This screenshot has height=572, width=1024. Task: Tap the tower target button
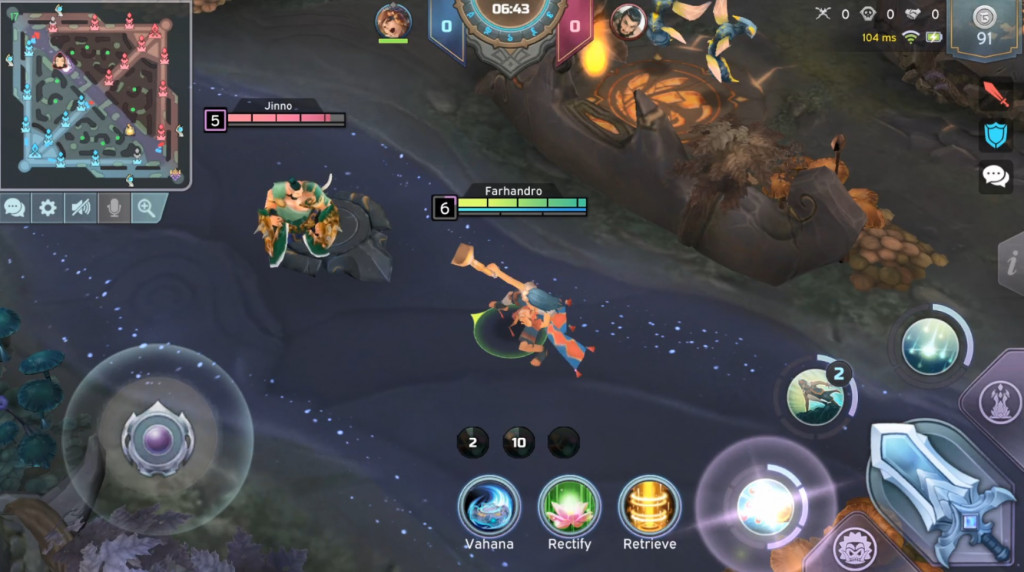(x=998, y=402)
